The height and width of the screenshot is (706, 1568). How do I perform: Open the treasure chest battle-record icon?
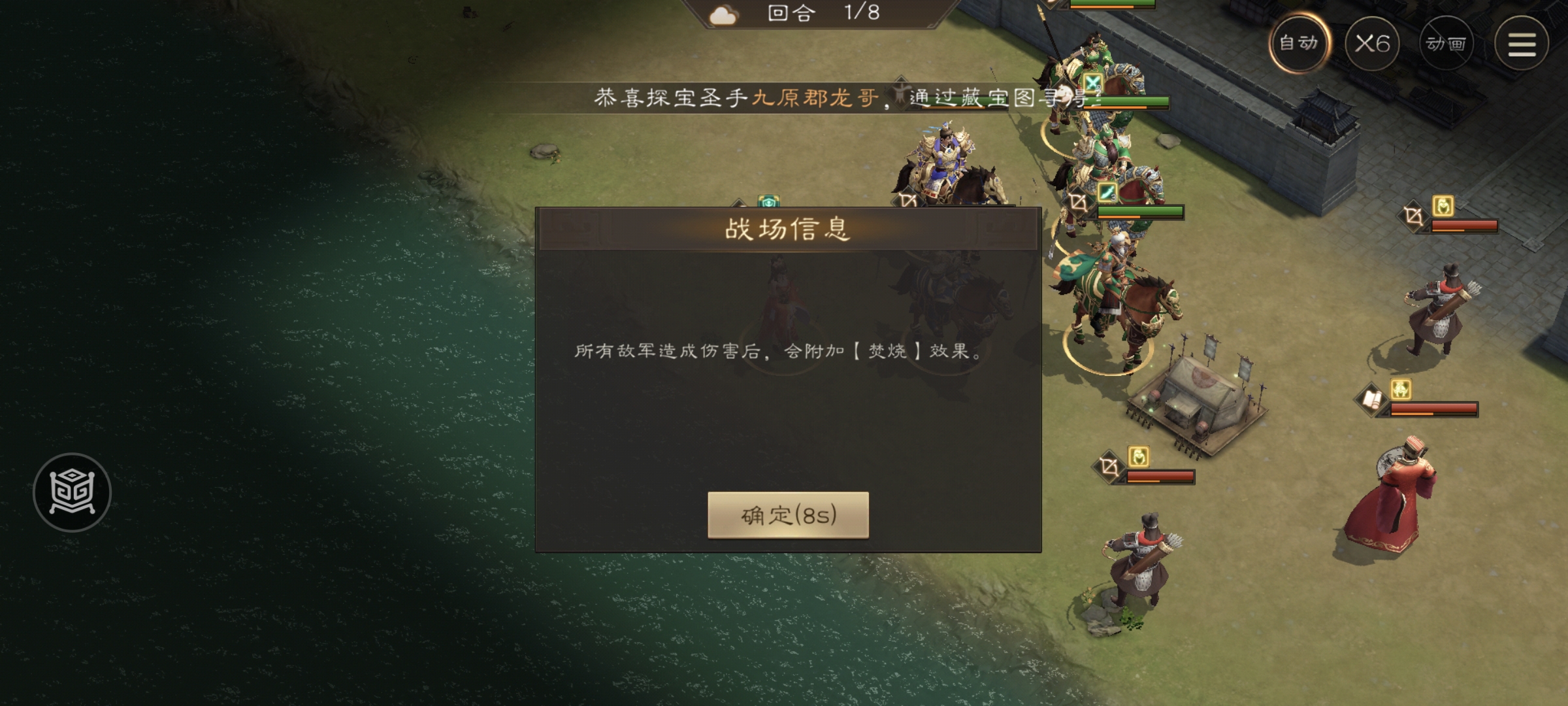72,494
